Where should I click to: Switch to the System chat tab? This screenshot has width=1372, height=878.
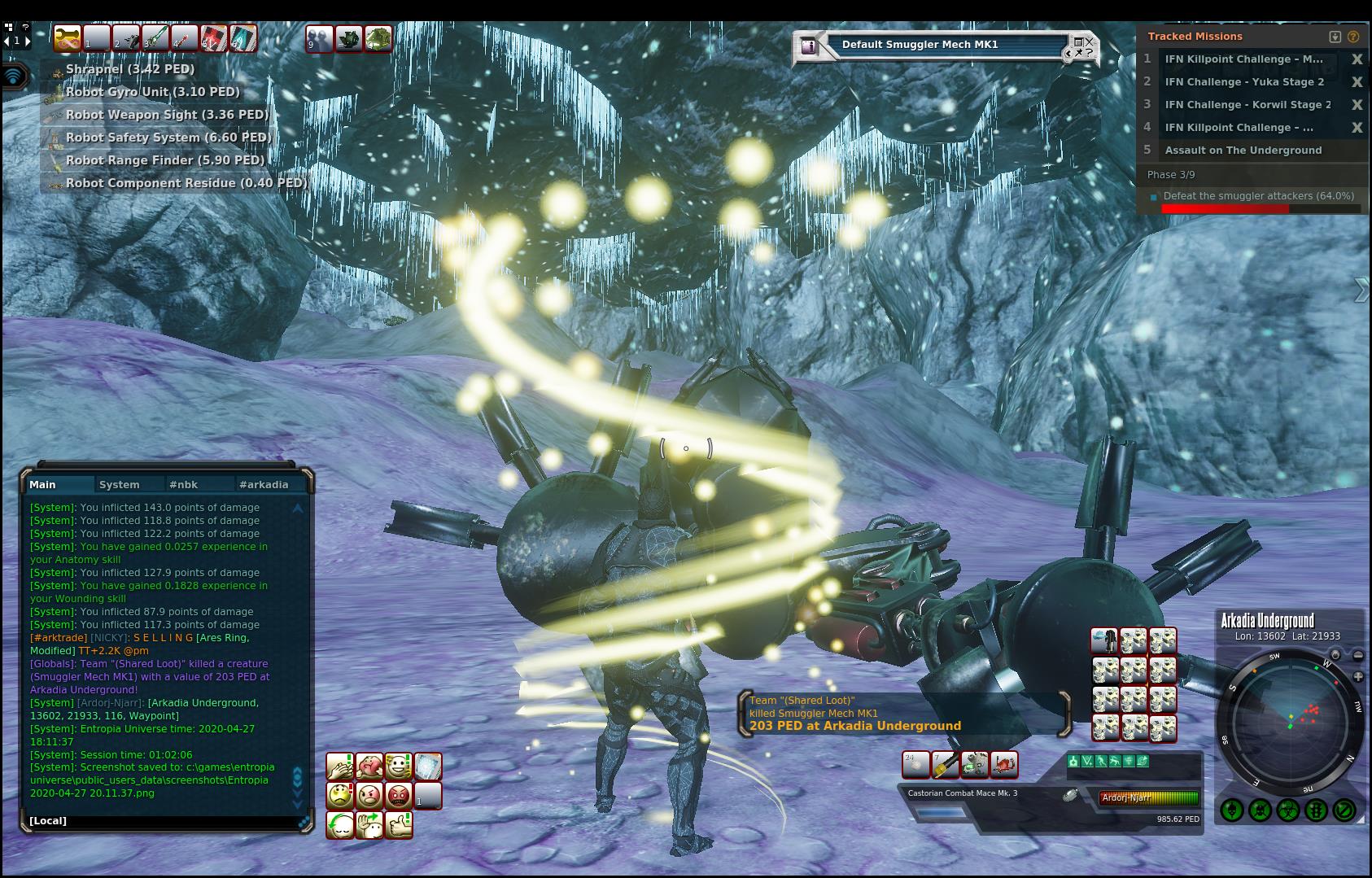(120, 484)
